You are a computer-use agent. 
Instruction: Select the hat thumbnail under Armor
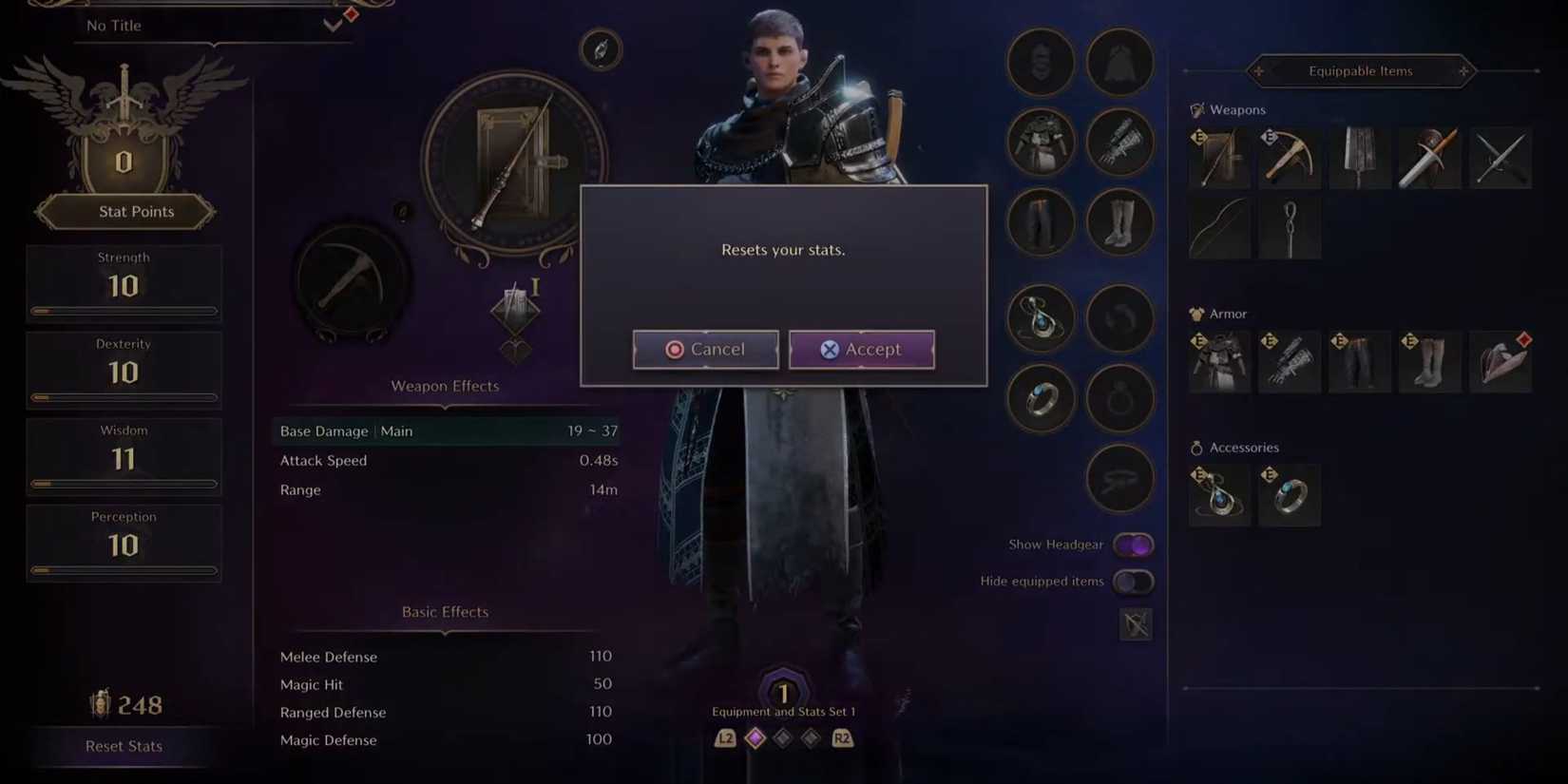tap(1501, 361)
